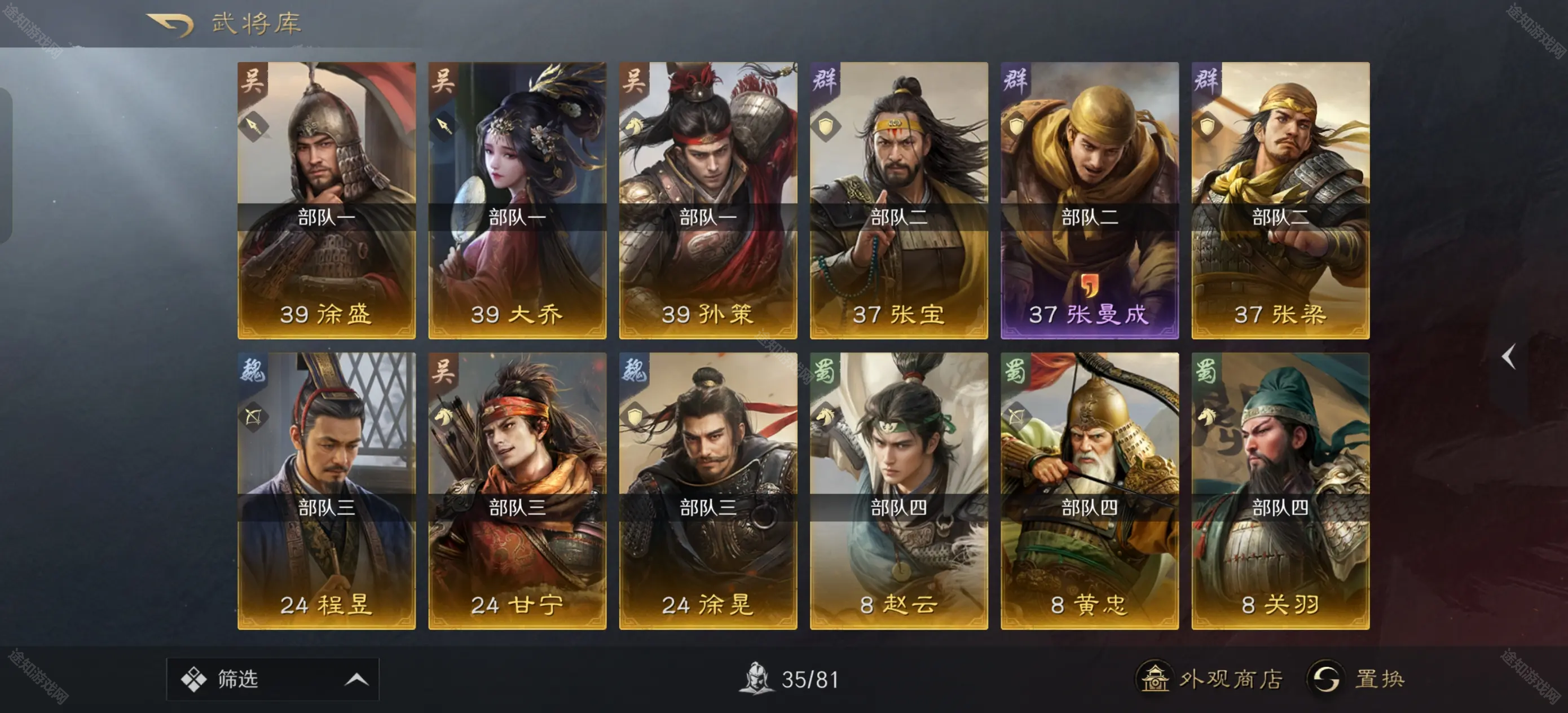Pick the purple 张曼成 card
Image resolution: width=1568 pixels, height=713 pixels.
tap(1090, 200)
